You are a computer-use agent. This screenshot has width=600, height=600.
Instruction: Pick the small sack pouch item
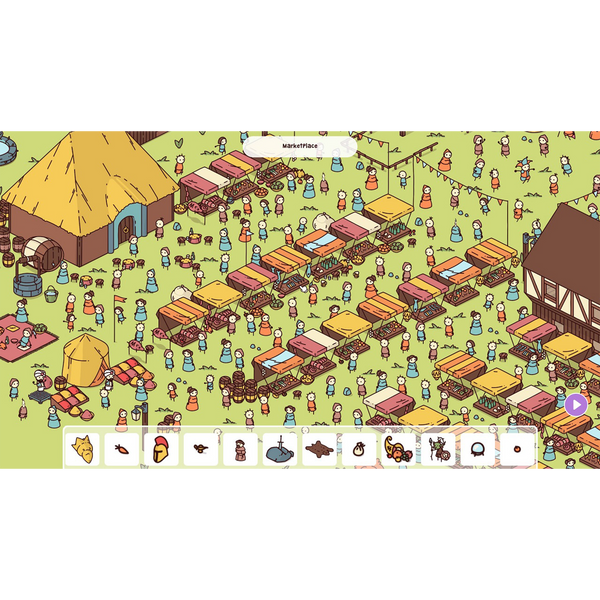coord(359,449)
